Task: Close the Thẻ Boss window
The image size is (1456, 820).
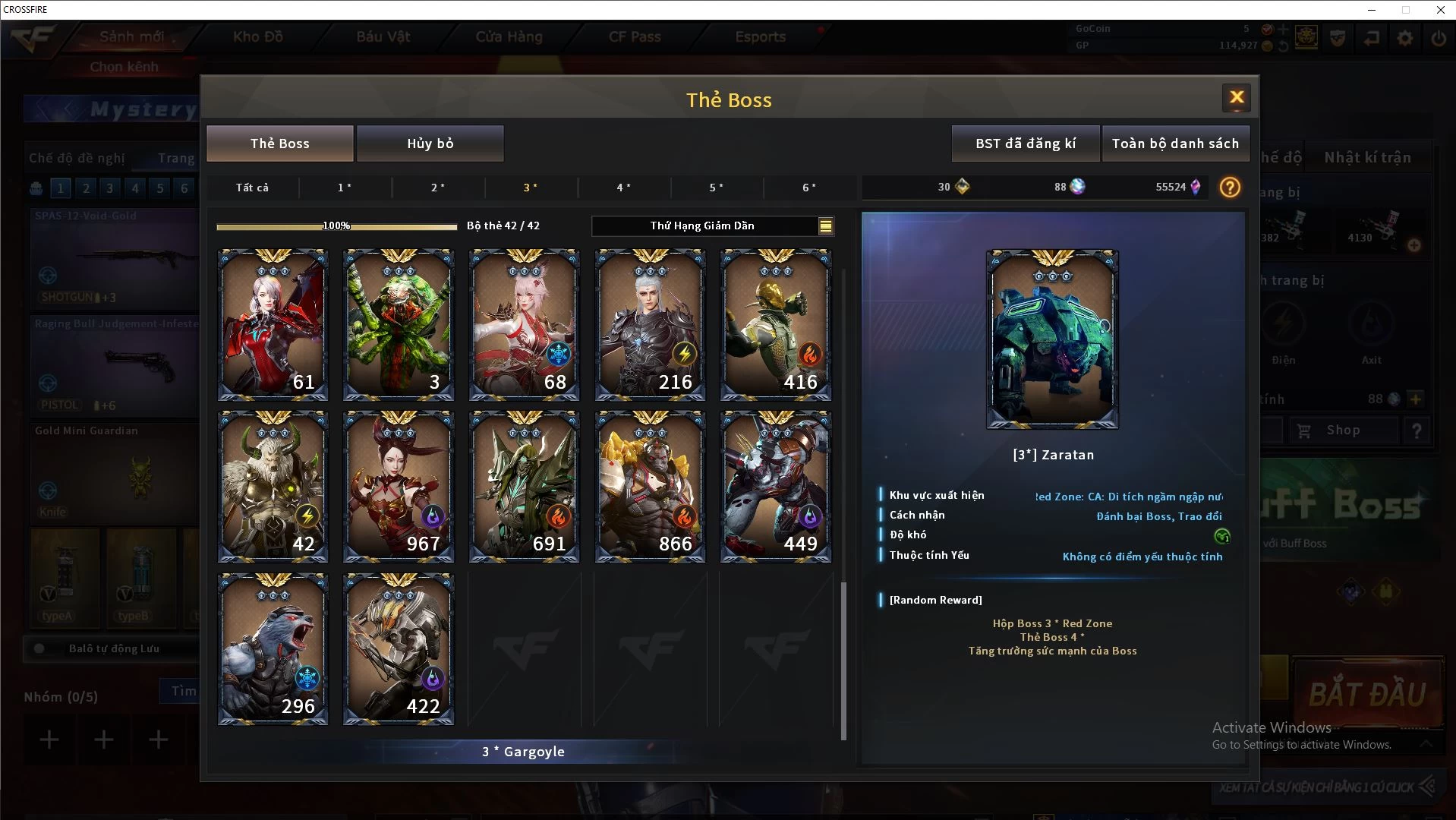Action: (1237, 97)
